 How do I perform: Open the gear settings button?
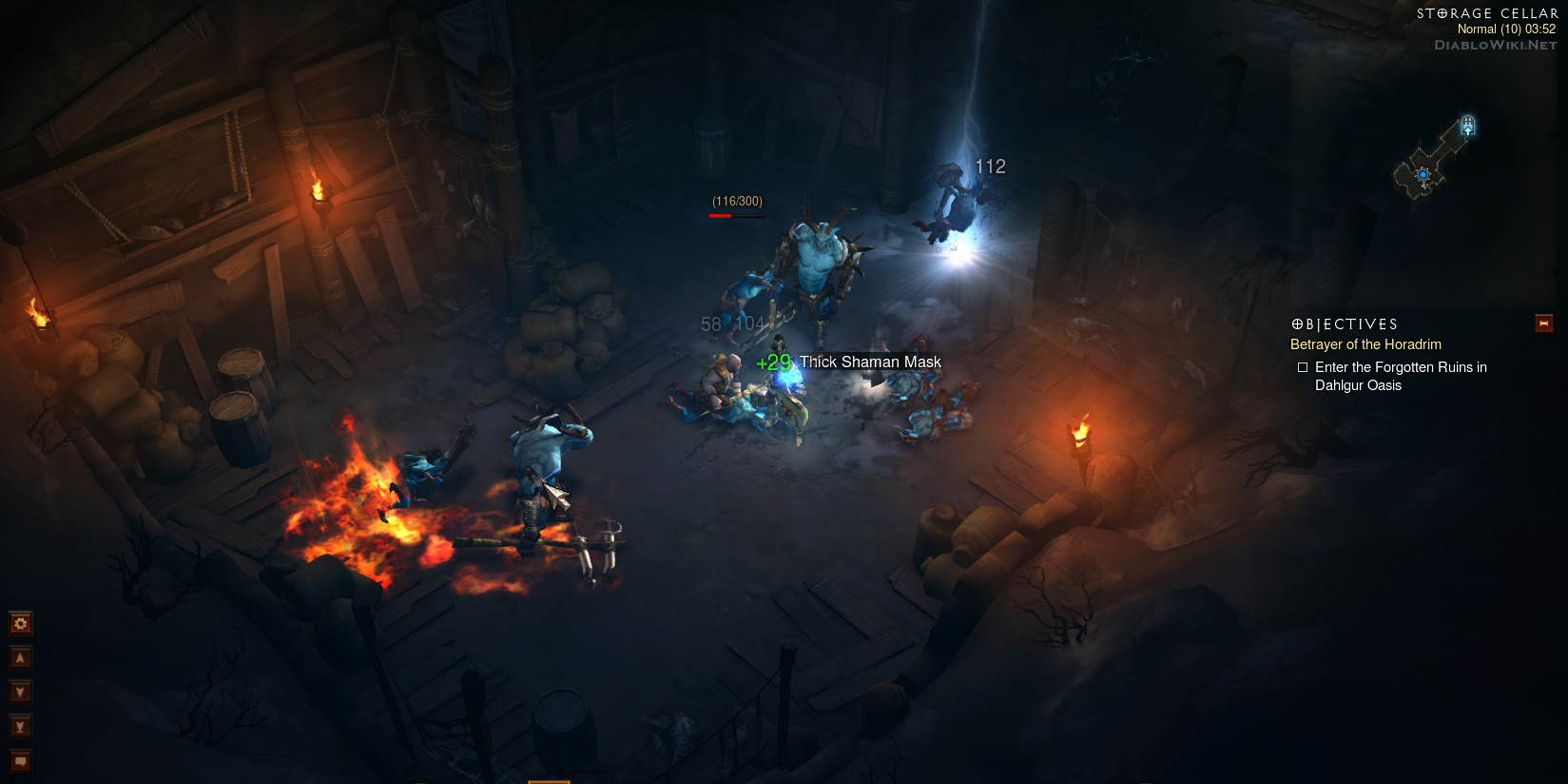point(20,623)
